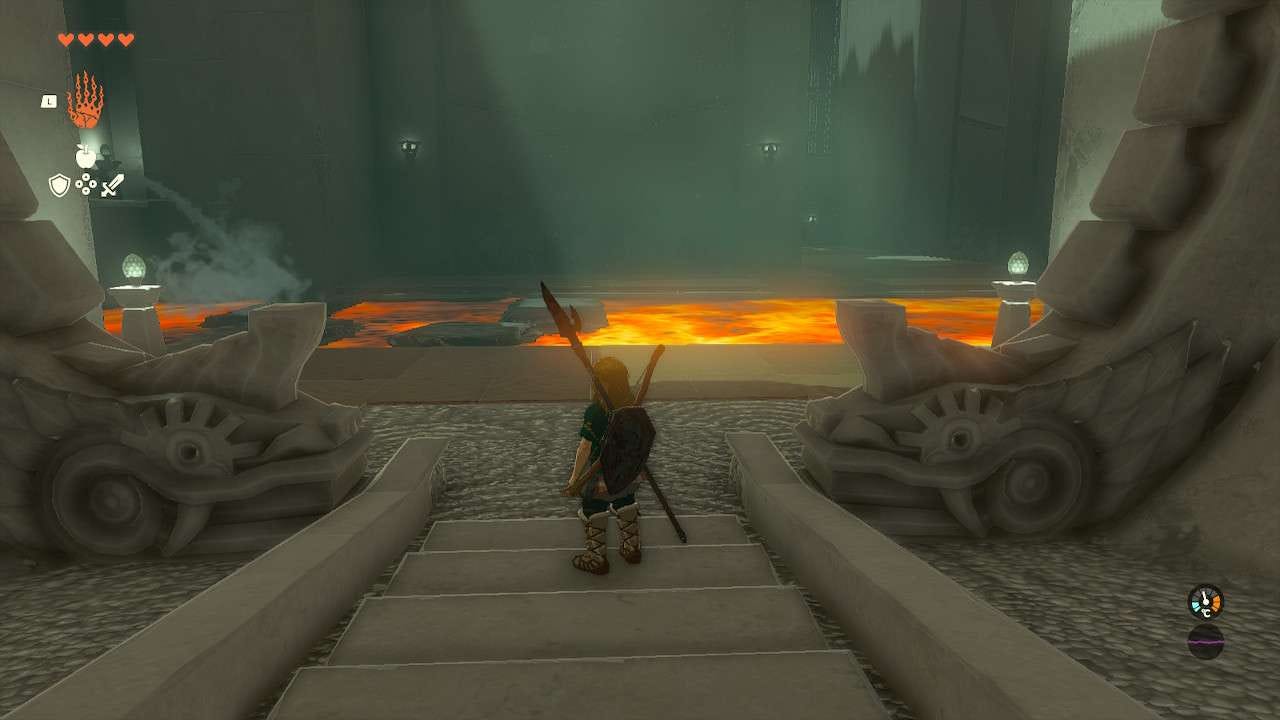Expand the noise detection meter below the thermometer

[x=1206, y=641]
